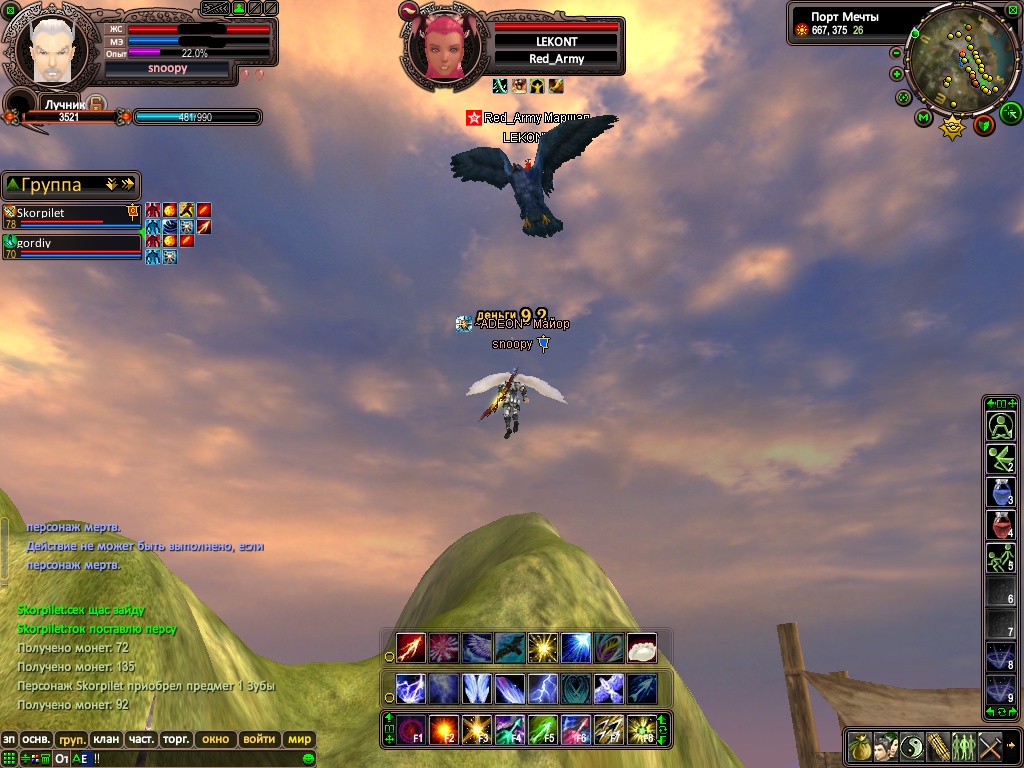1024x768 pixels.
Task: Click the circular minimap
Action: (963, 62)
